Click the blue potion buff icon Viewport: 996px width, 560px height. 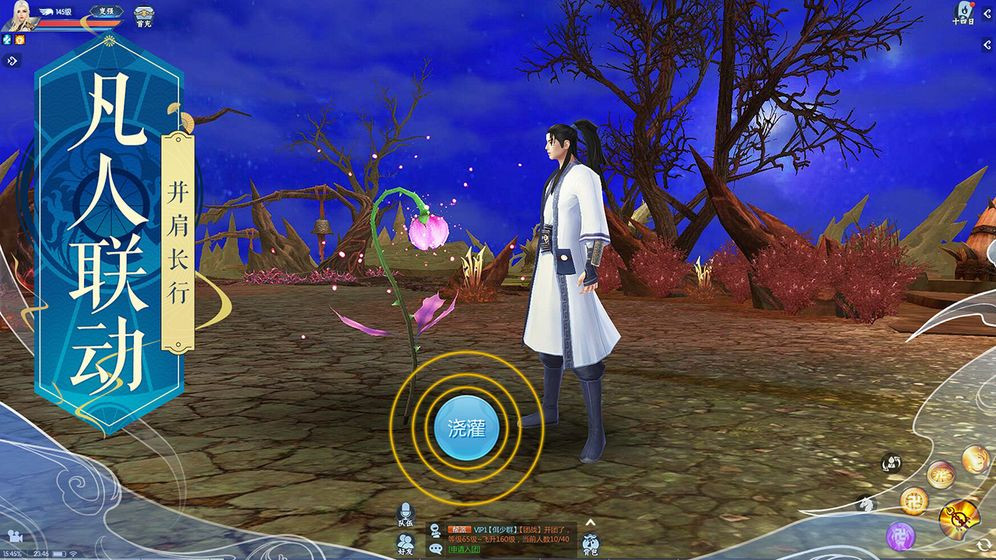[6, 39]
